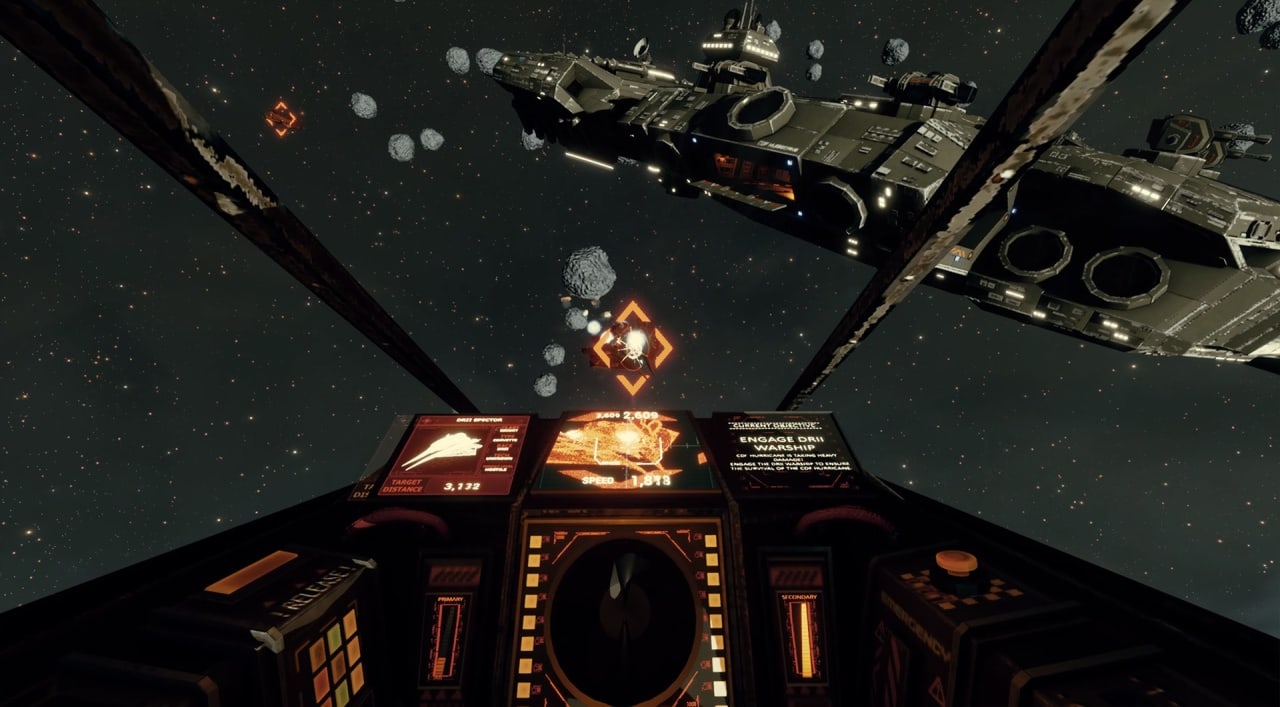Select the Drii Spector target display panel
This screenshot has height=707, width=1280.
coord(456,455)
